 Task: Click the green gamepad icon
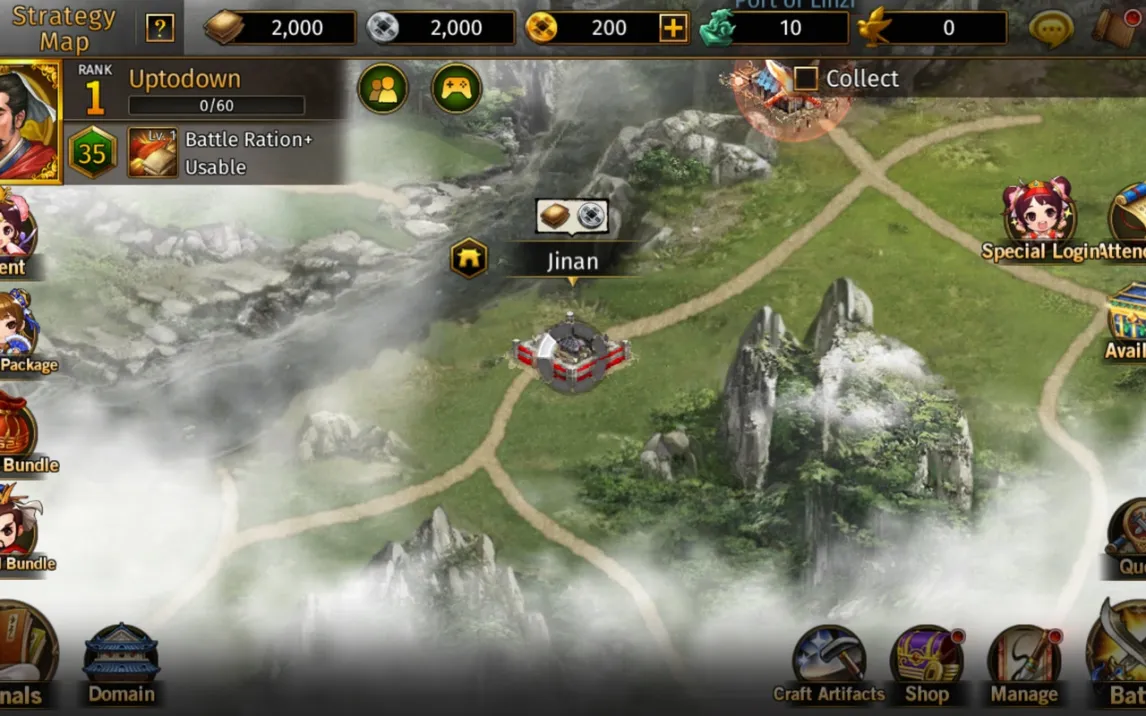click(x=456, y=89)
